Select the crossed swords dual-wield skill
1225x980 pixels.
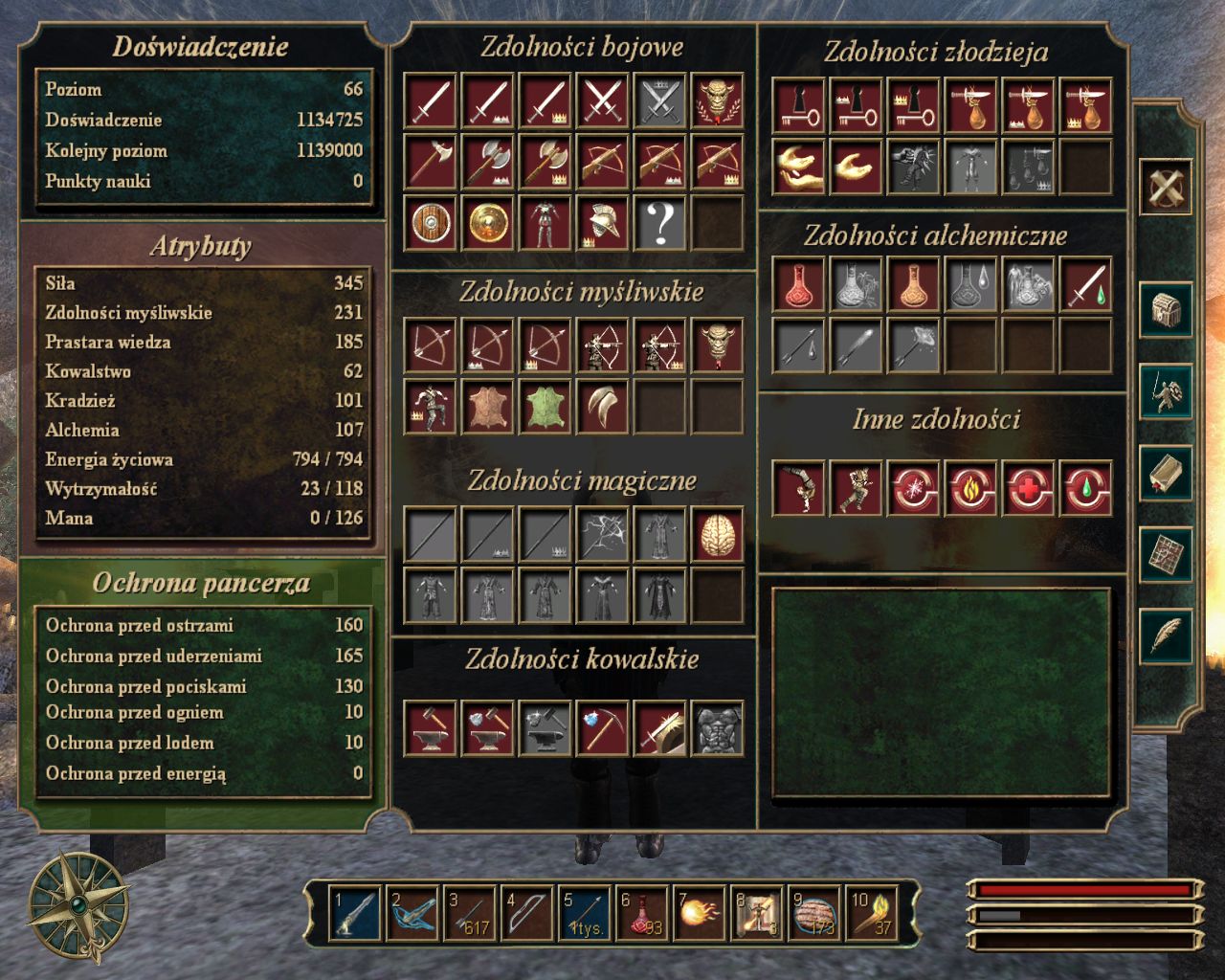[x=602, y=100]
